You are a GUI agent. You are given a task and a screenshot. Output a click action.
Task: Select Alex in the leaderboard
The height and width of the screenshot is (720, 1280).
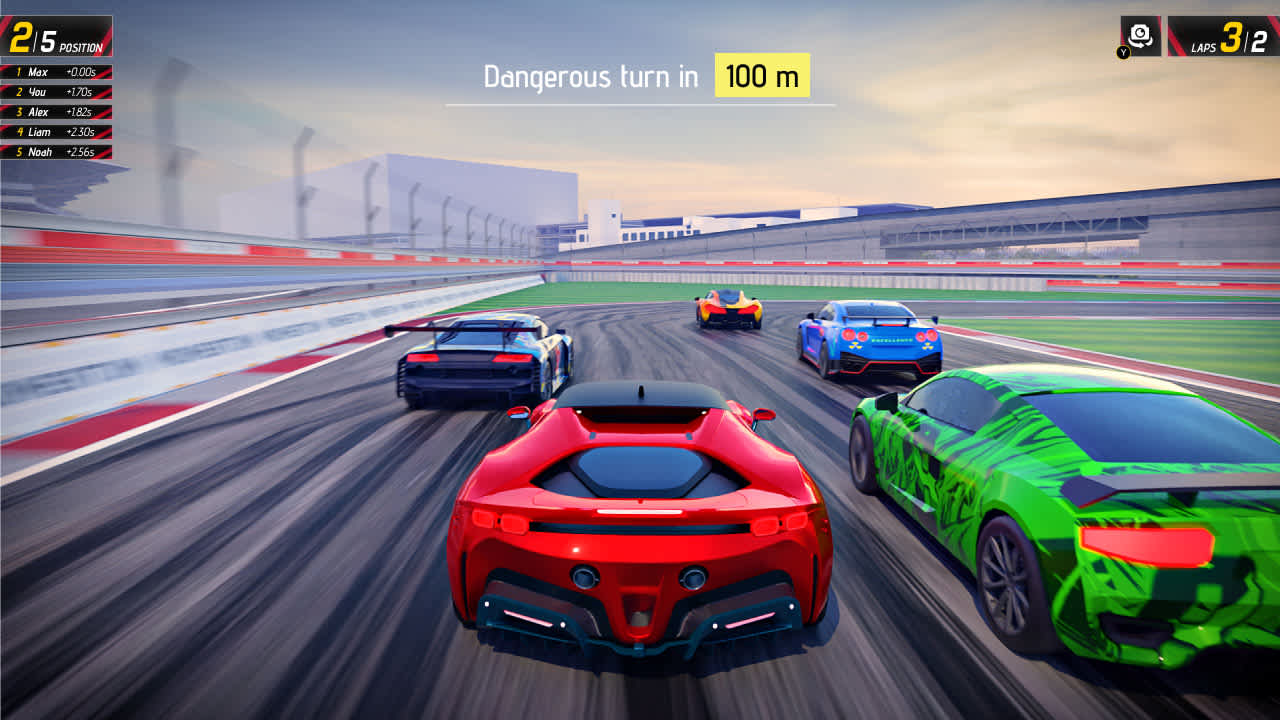(x=55, y=112)
